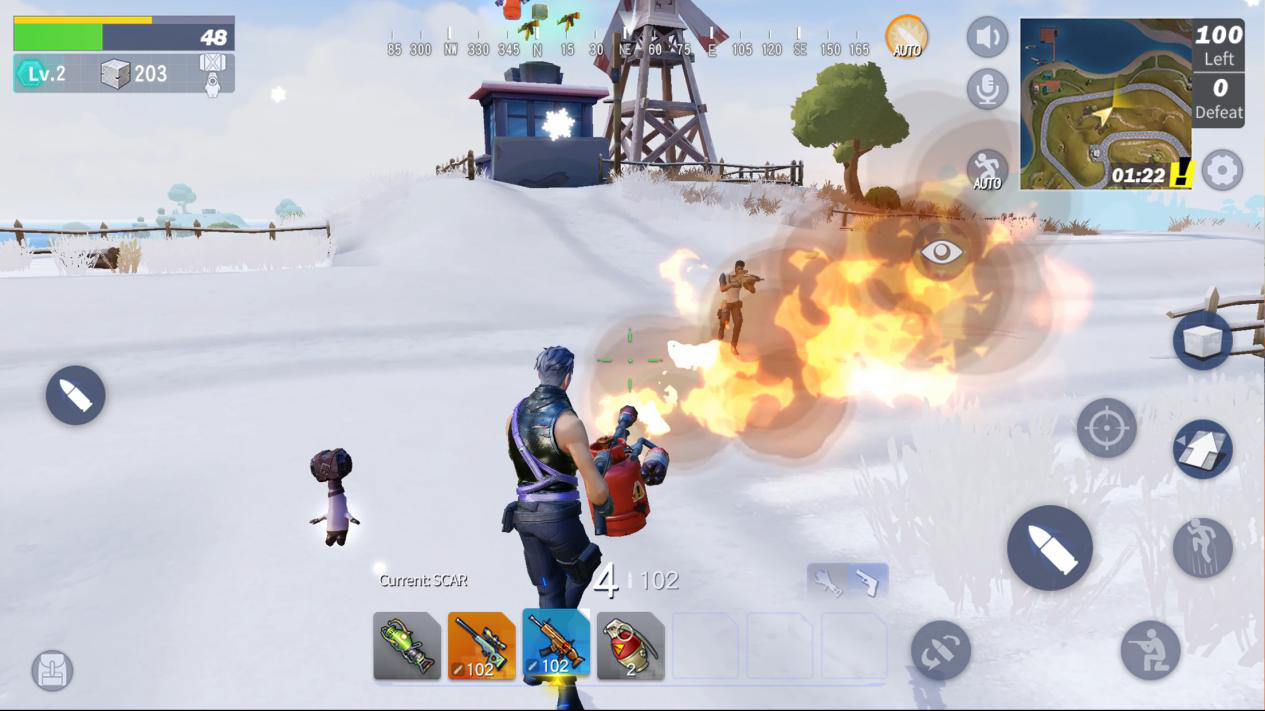Toggle the microphone voice chat
This screenshot has width=1265, height=711.
click(987, 90)
